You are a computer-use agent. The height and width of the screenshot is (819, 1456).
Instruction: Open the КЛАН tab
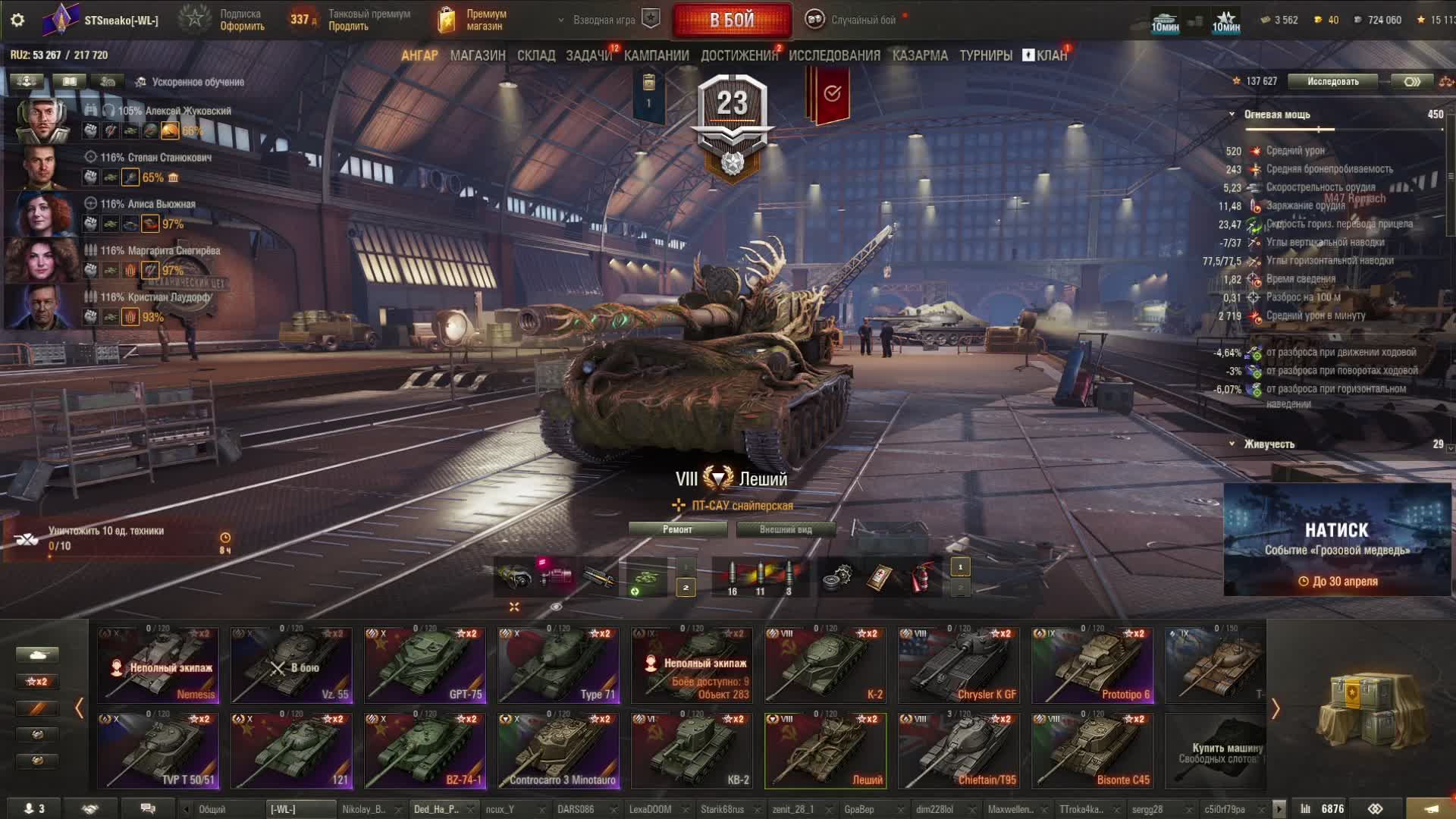point(1050,55)
